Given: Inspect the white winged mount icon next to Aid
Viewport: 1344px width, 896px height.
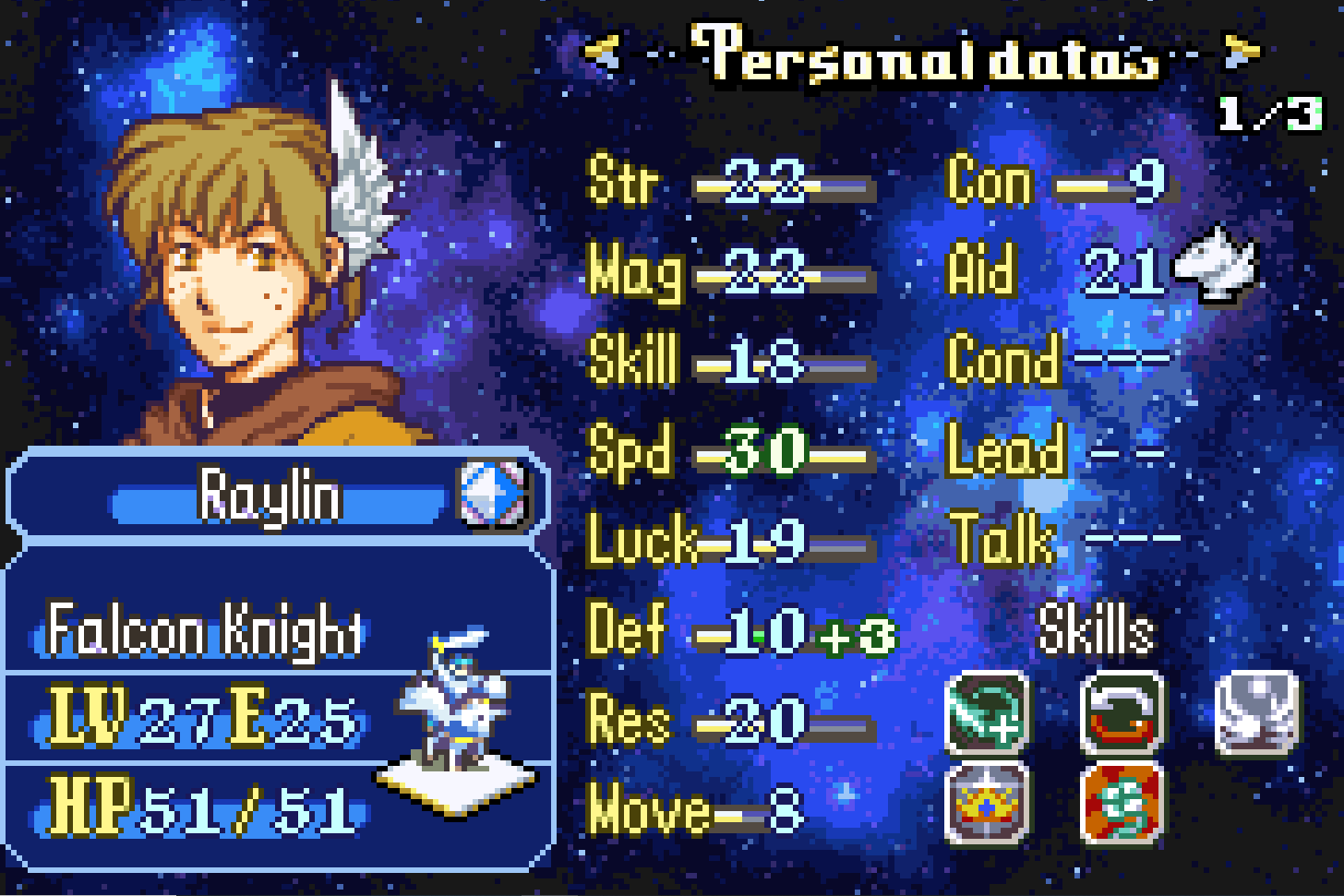Looking at the screenshot, I should coord(1217,267).
